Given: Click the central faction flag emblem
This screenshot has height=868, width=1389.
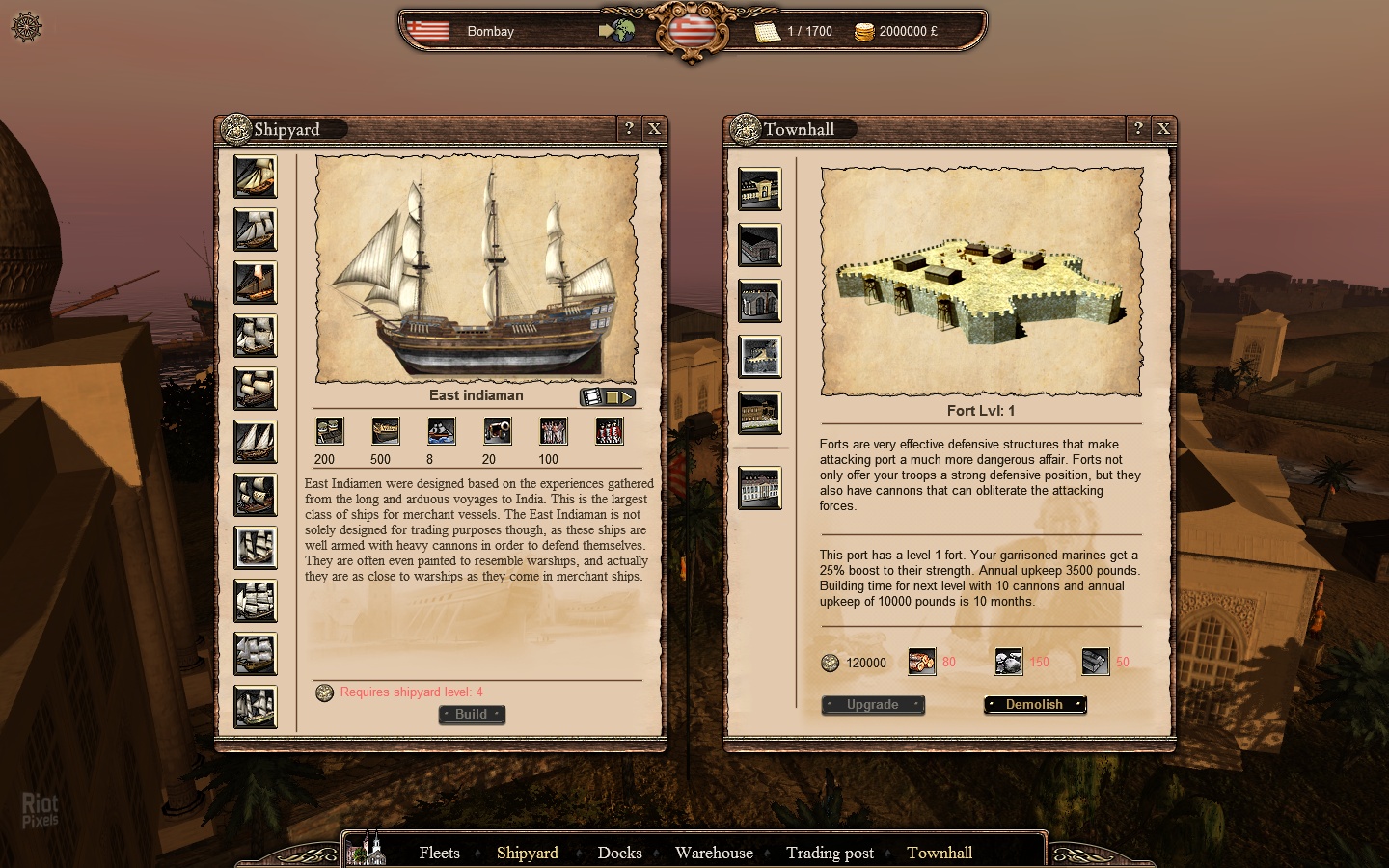Looking at the screenshot, I should pos(691,31).
